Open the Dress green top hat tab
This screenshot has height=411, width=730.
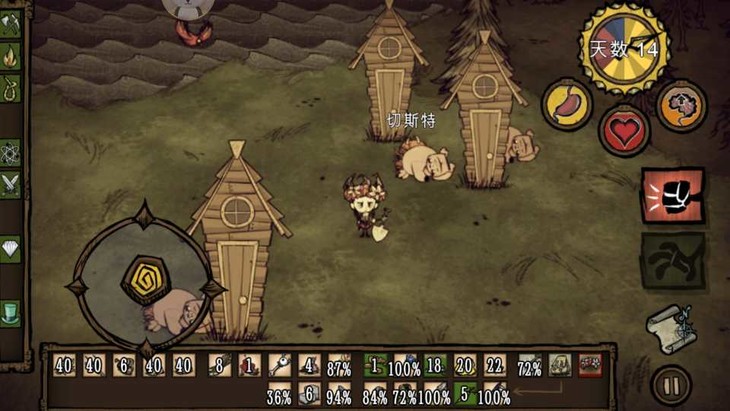10,311
